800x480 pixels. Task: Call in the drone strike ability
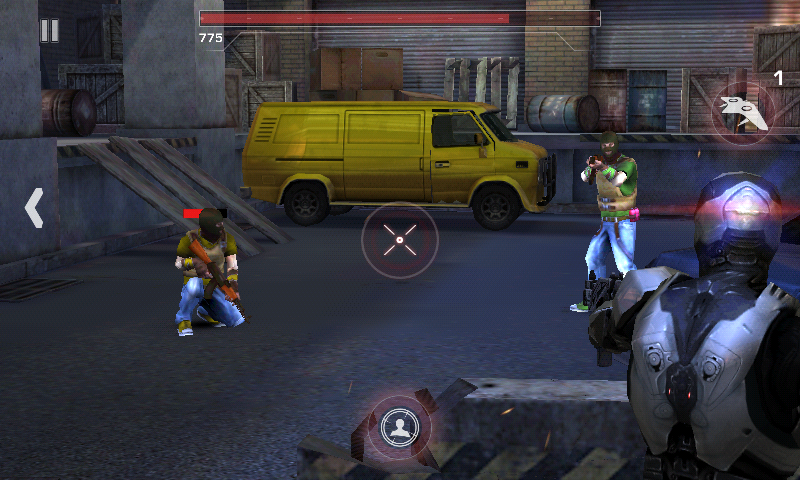743,111
